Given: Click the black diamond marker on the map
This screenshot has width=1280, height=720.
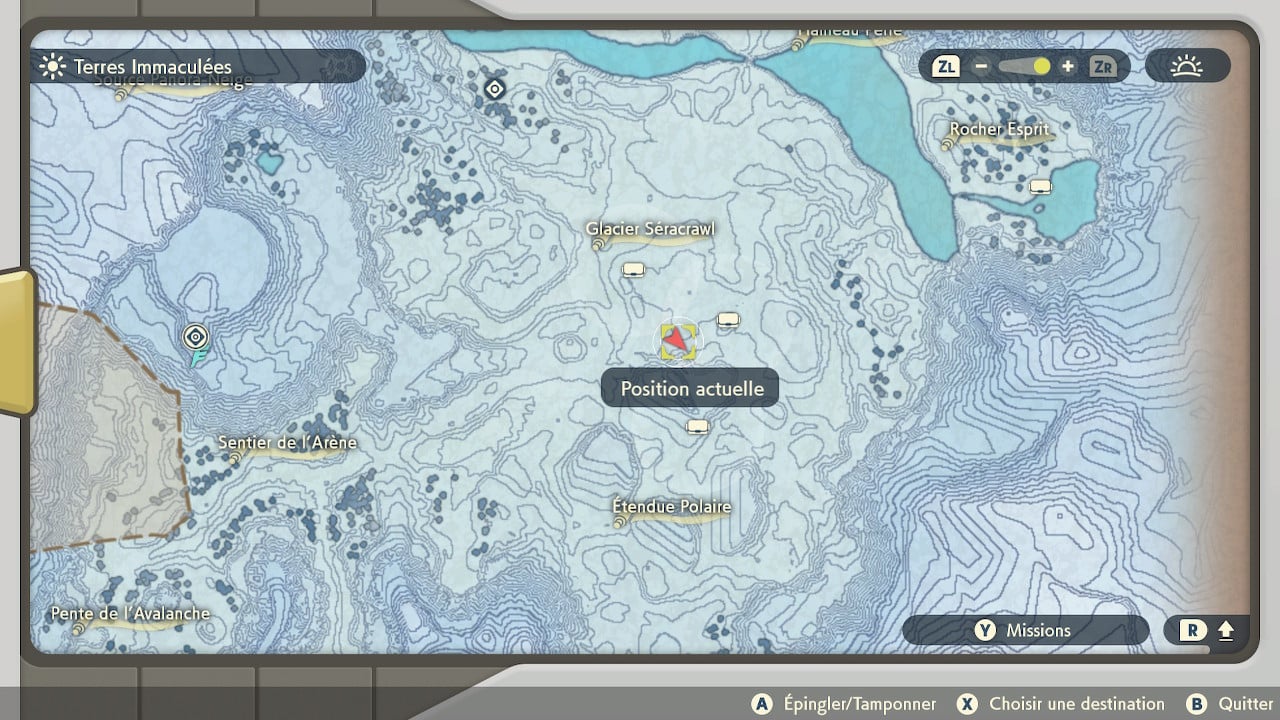Looking at the screenshot, I should (x=494, y=89).
